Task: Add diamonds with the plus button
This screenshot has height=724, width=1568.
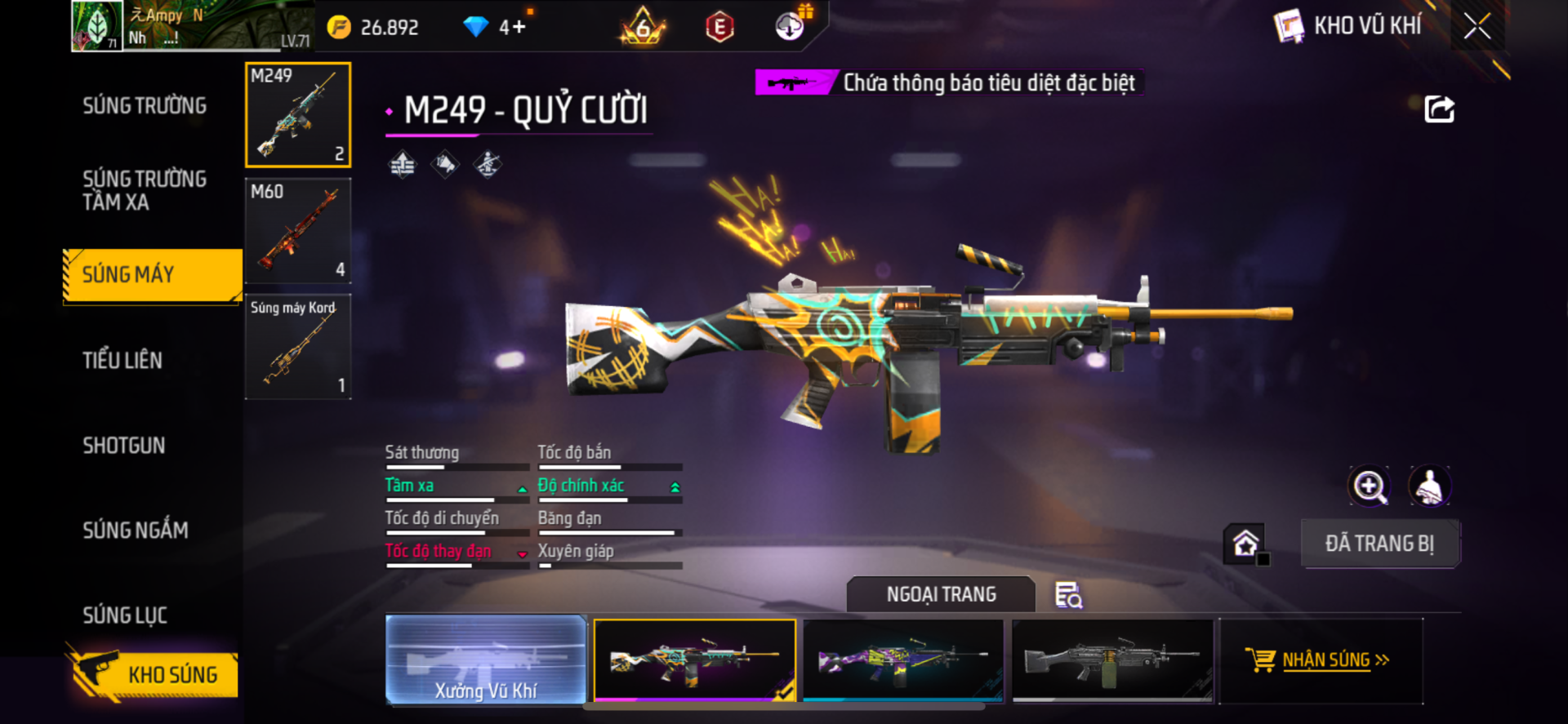Action: 518,27
